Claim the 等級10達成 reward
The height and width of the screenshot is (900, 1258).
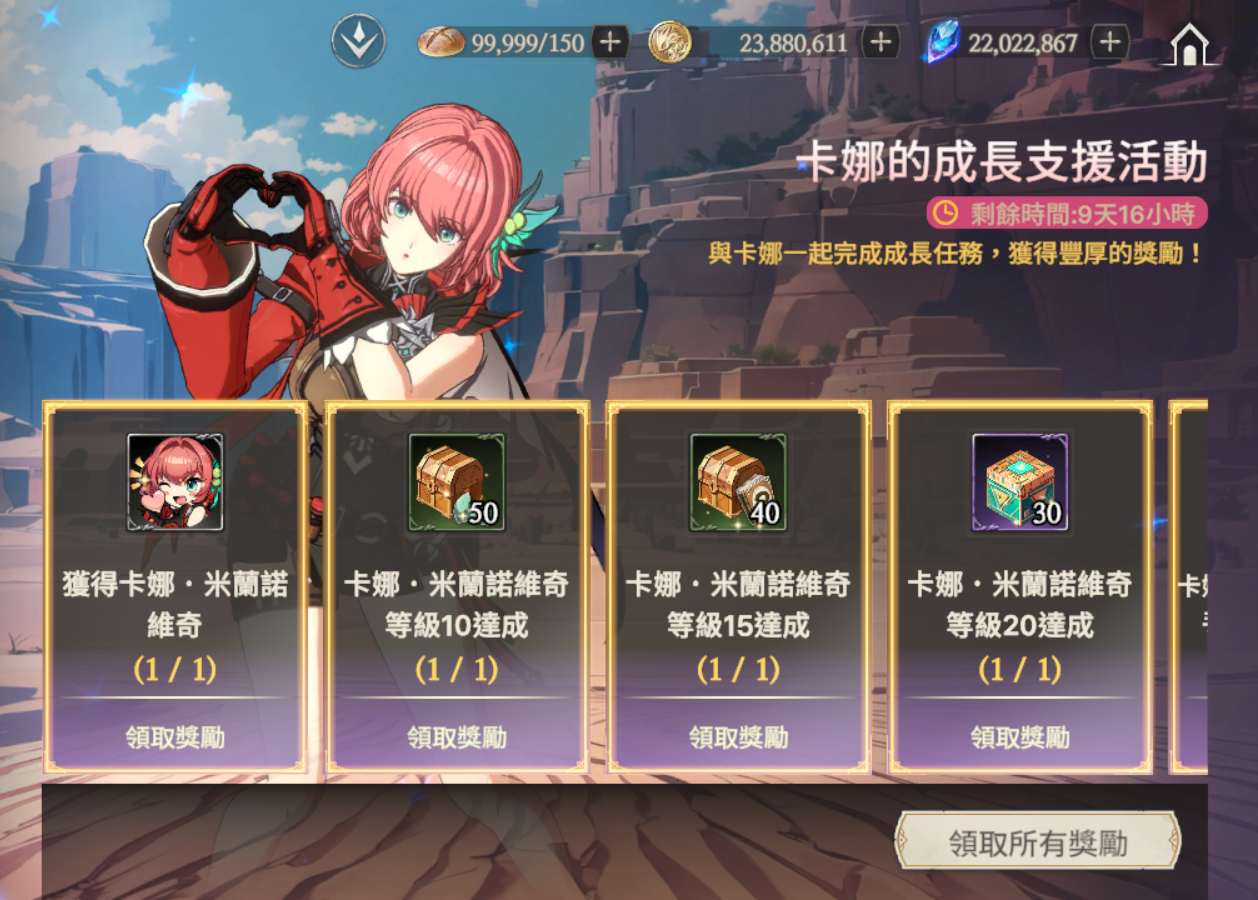(457, 738)
